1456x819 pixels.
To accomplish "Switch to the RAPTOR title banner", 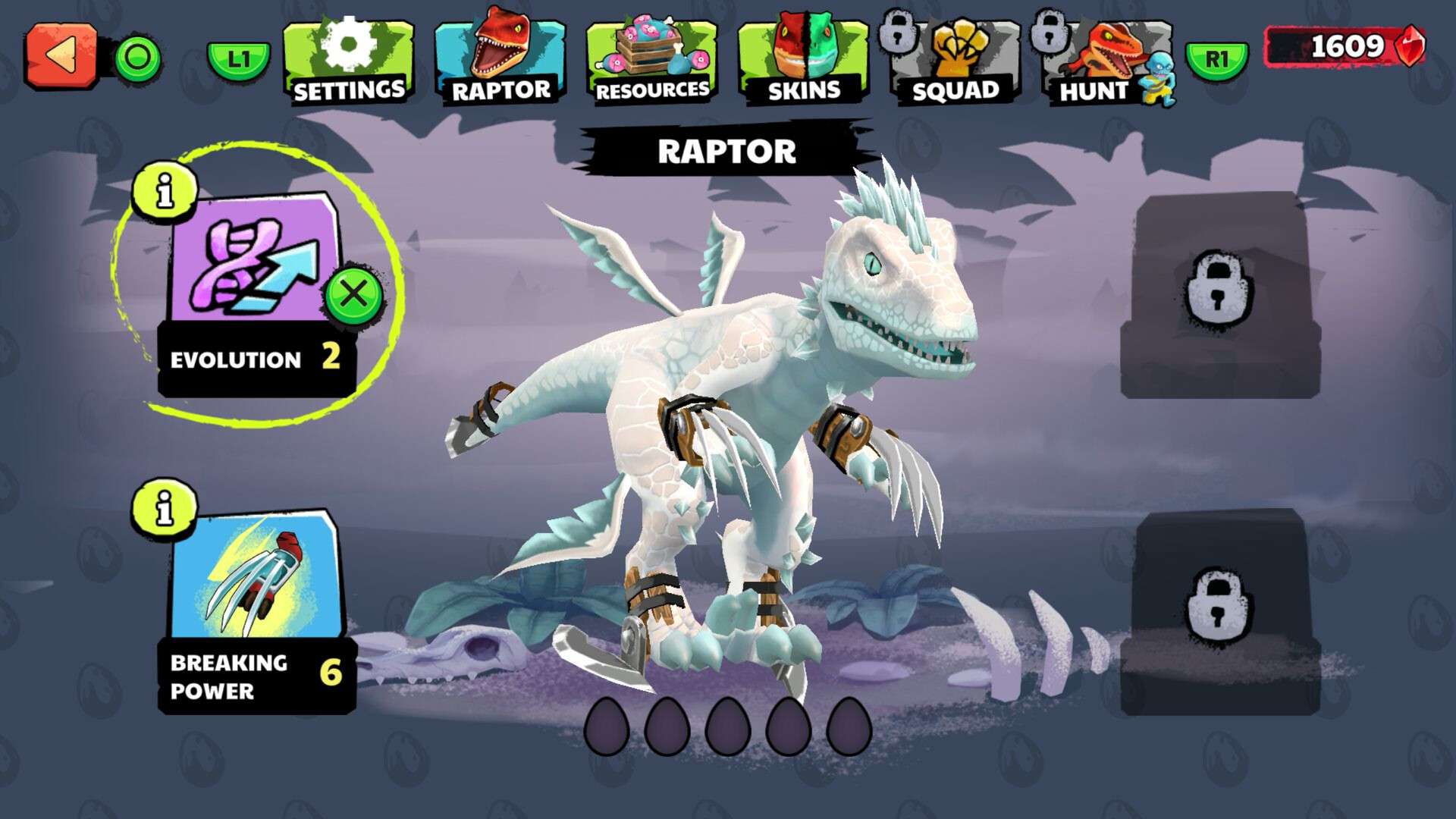I will [726, 150].
